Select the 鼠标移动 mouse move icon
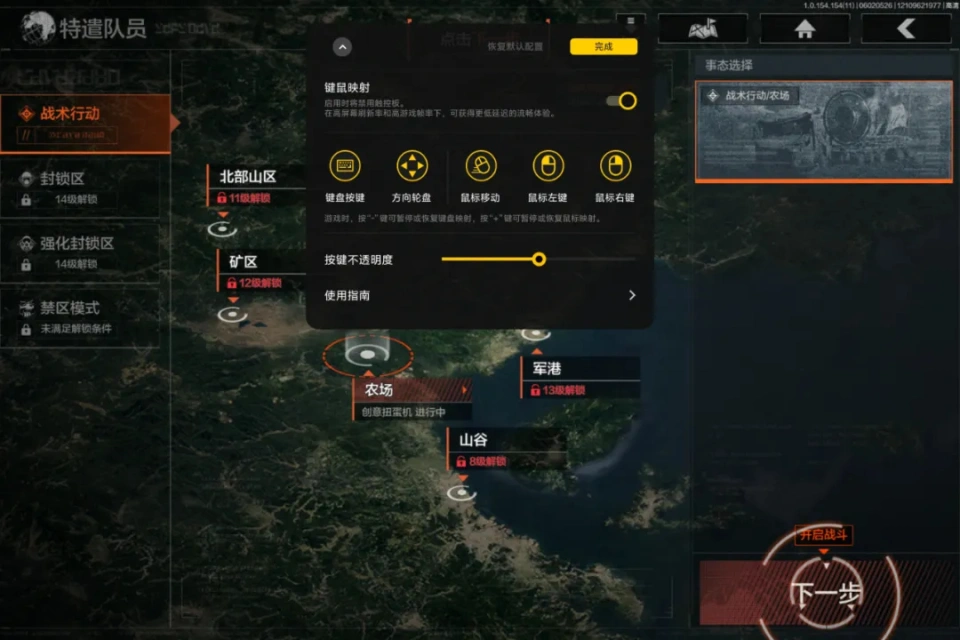This screenshot has height=640, width=960. 480,166
